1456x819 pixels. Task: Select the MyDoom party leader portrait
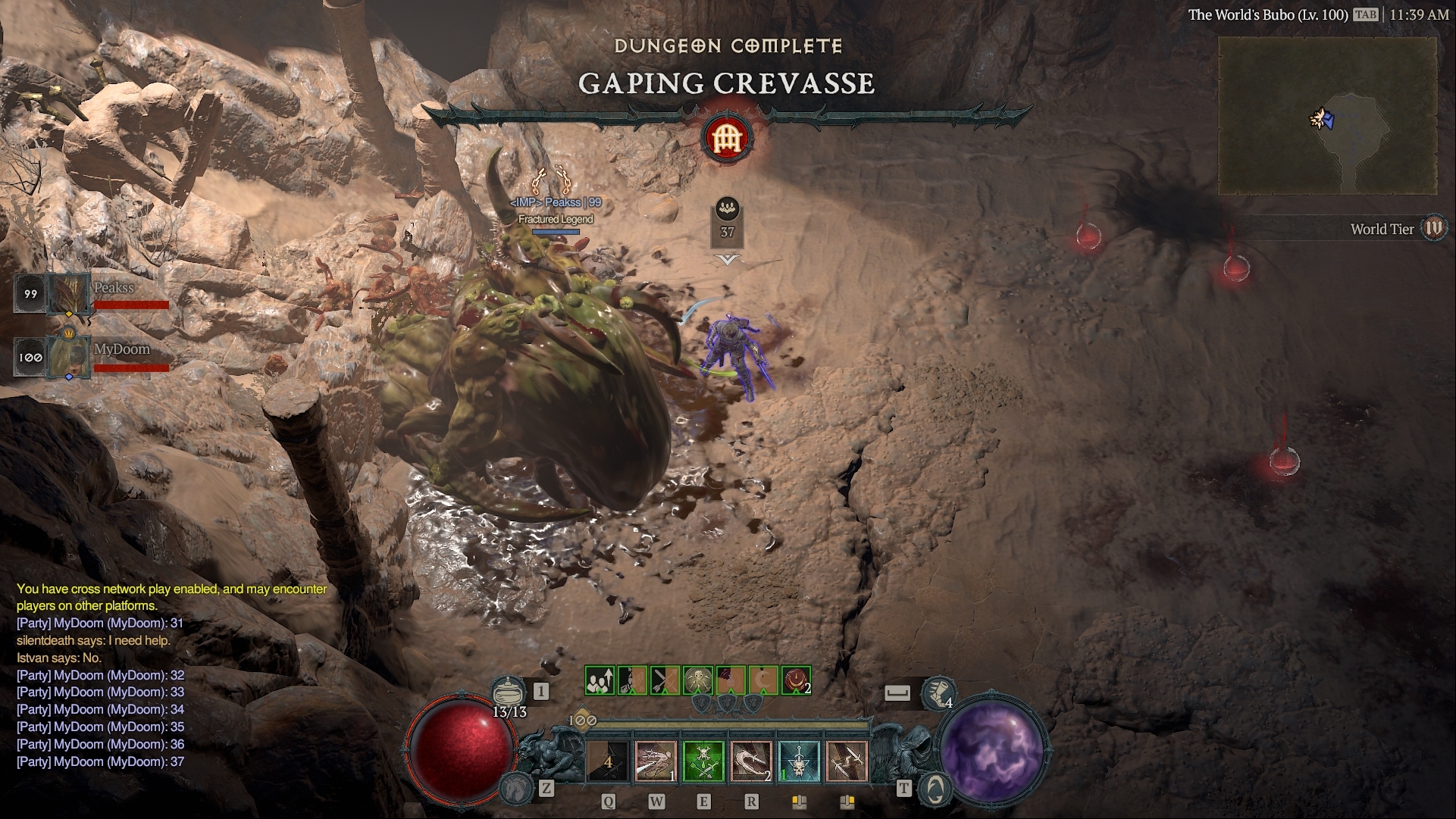70,357
